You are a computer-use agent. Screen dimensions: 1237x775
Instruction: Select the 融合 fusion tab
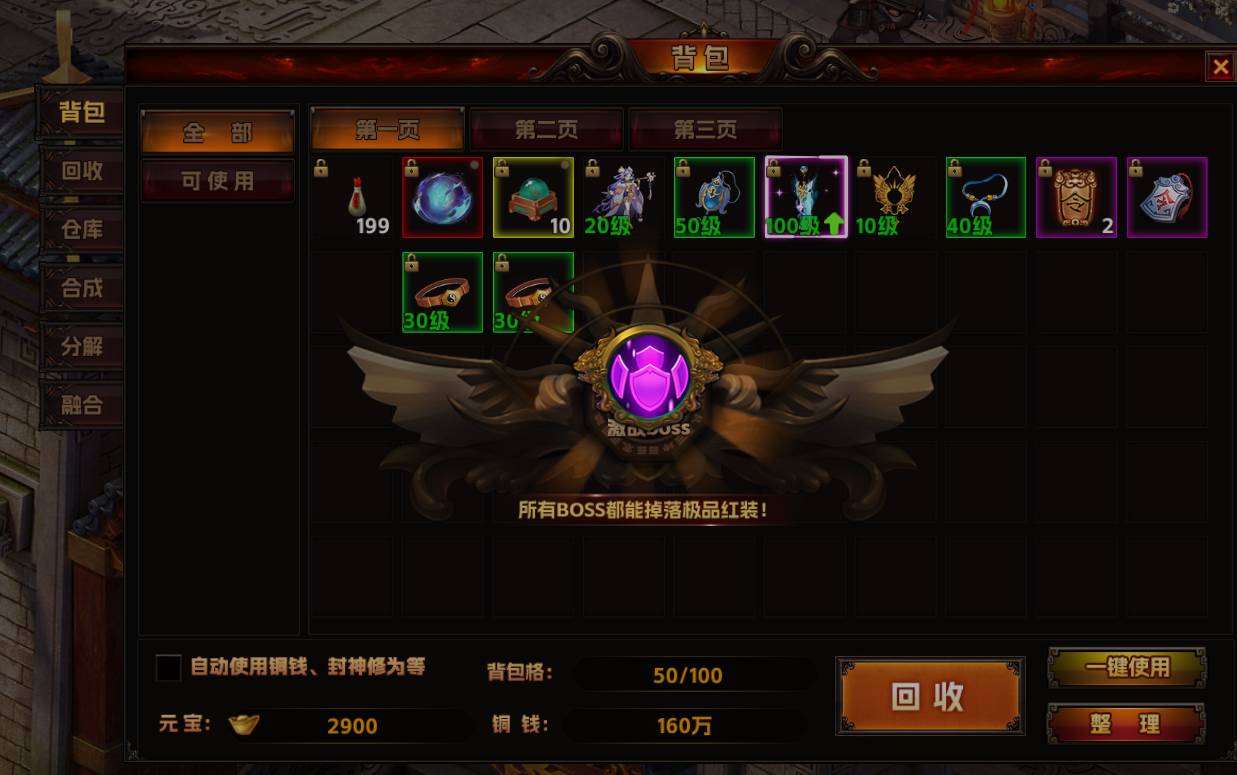coord(82,405)
